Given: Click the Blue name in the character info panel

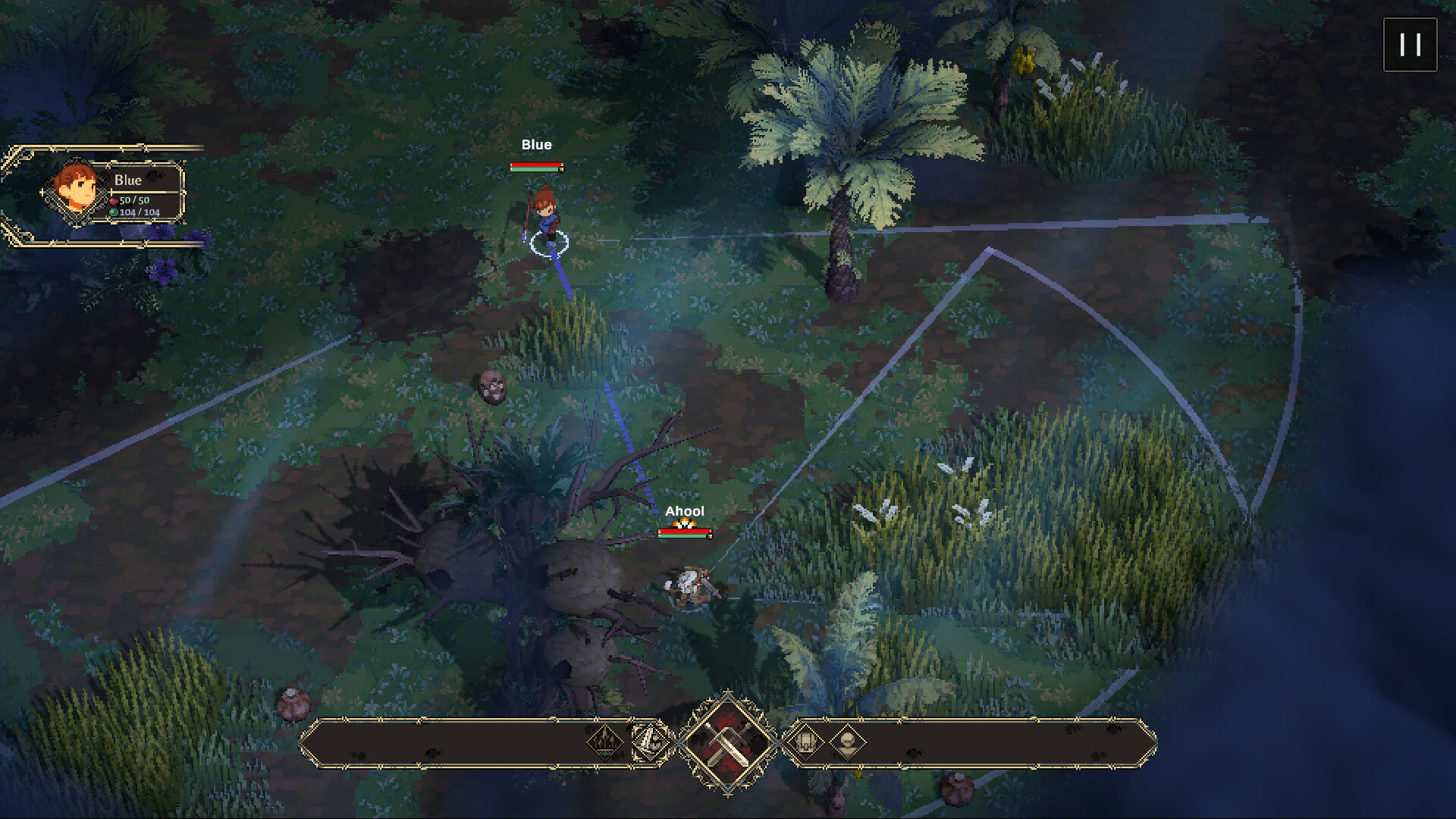Looking at the screenshot, I should pos(127,180).
